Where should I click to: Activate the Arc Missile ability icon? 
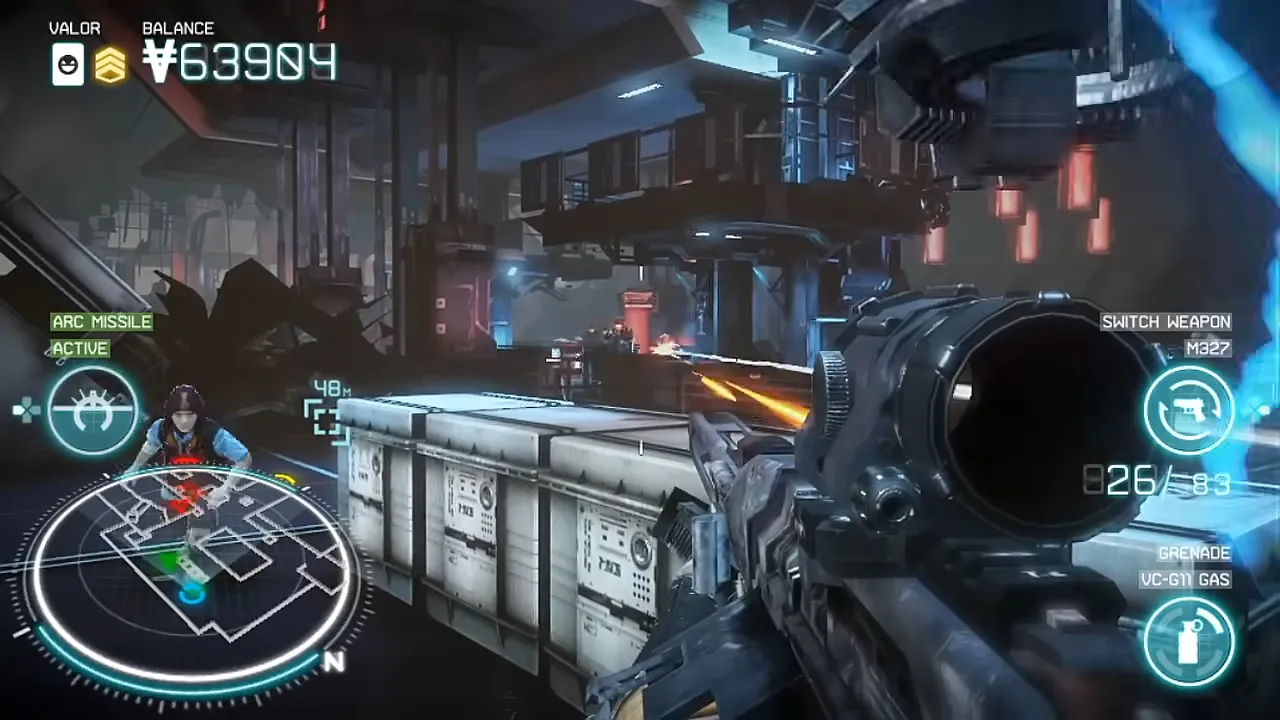(93, 411)
